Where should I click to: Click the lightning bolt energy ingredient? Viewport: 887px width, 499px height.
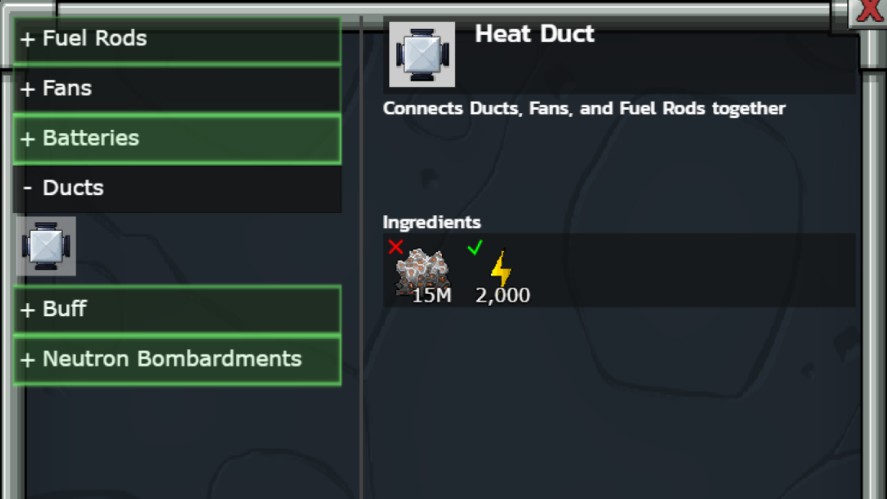[x=500, y=271]
